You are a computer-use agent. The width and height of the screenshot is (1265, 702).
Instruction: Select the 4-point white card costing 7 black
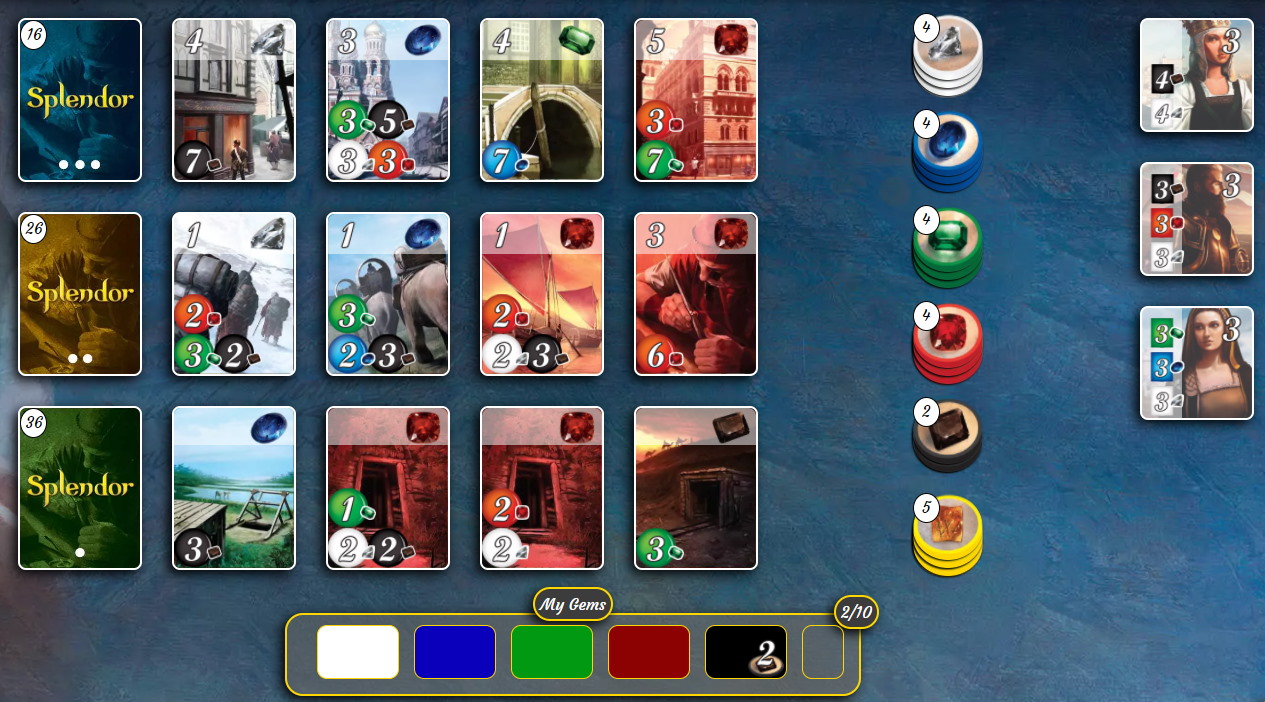(x=234, y=100)
